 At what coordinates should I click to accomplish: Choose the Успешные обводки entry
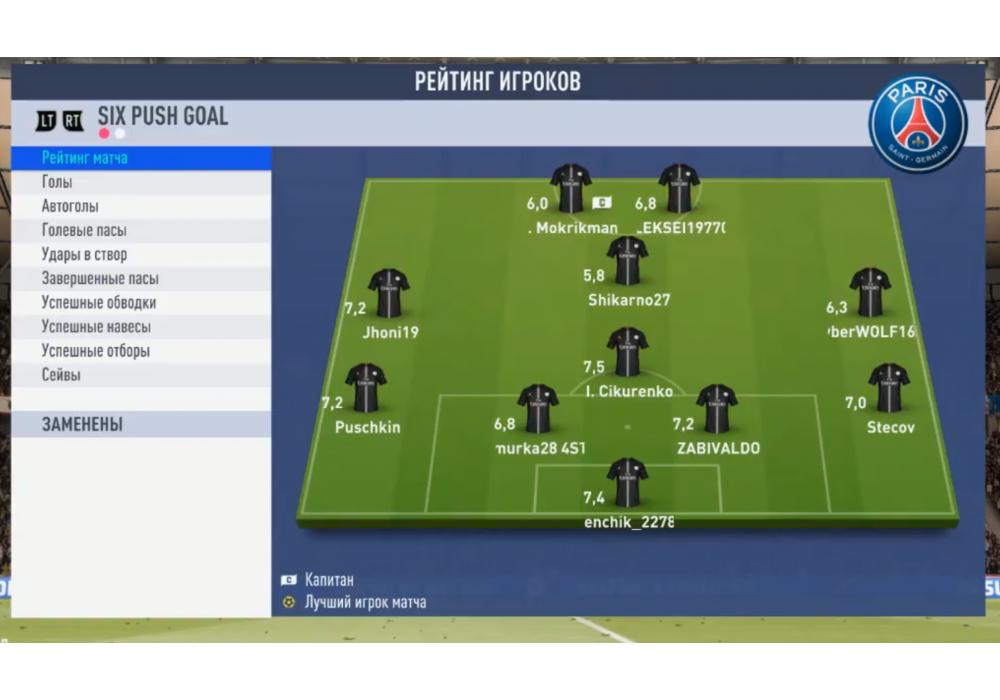click(140, 303)
